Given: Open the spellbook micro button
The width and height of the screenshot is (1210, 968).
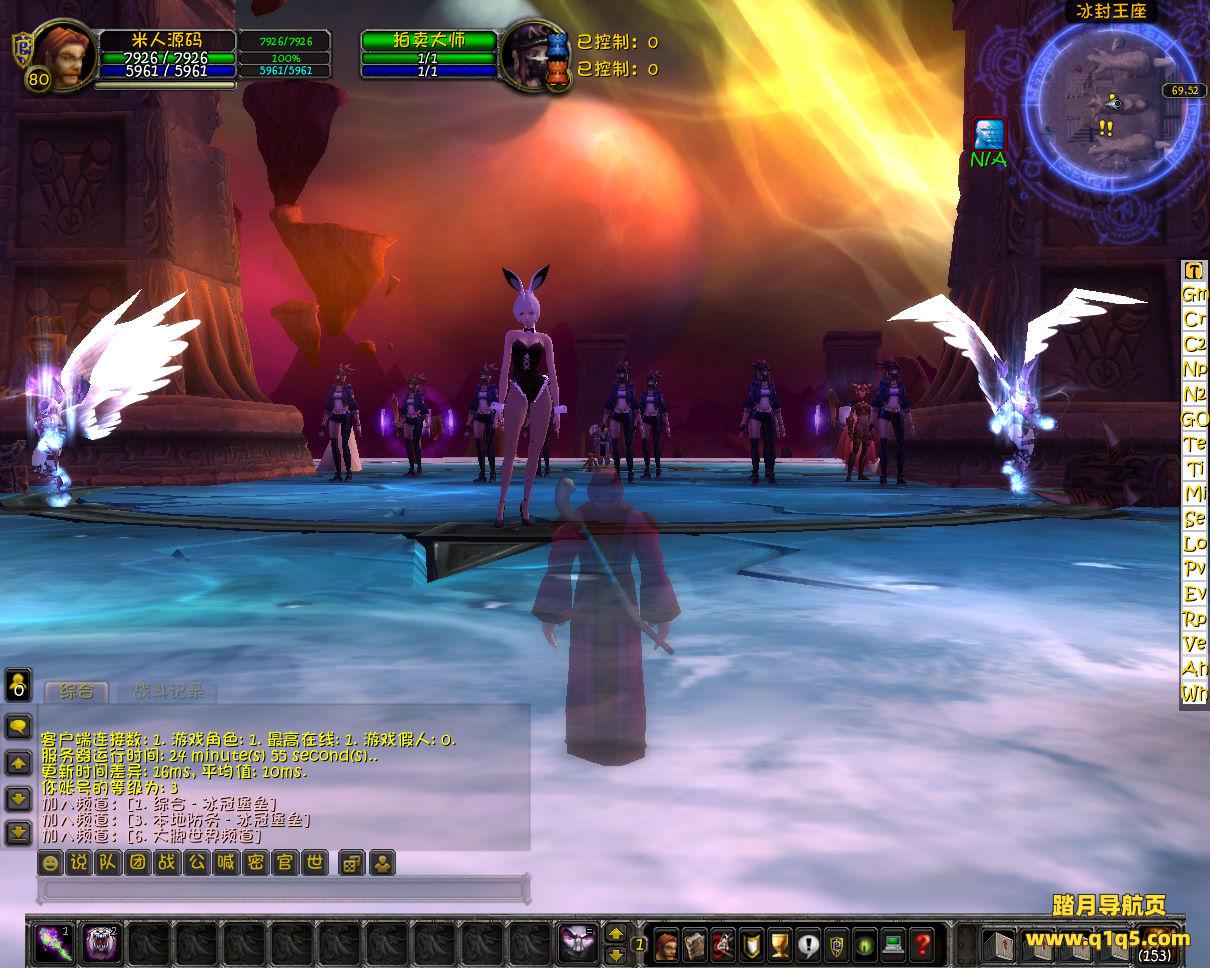Looking at the screenshot, I should (695, 943).
